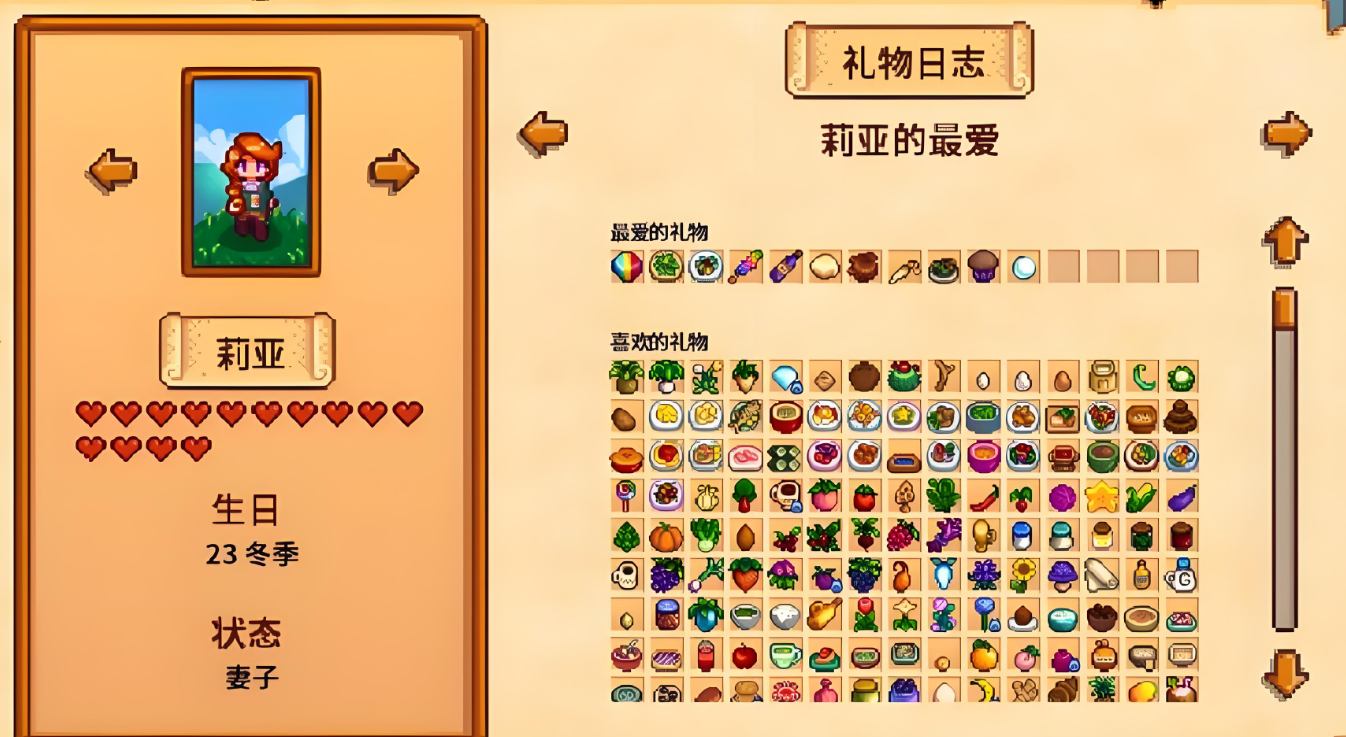
Task: Click the truffle icon in loved gifts
Action: pyautogui.click(x=863, y=267)
